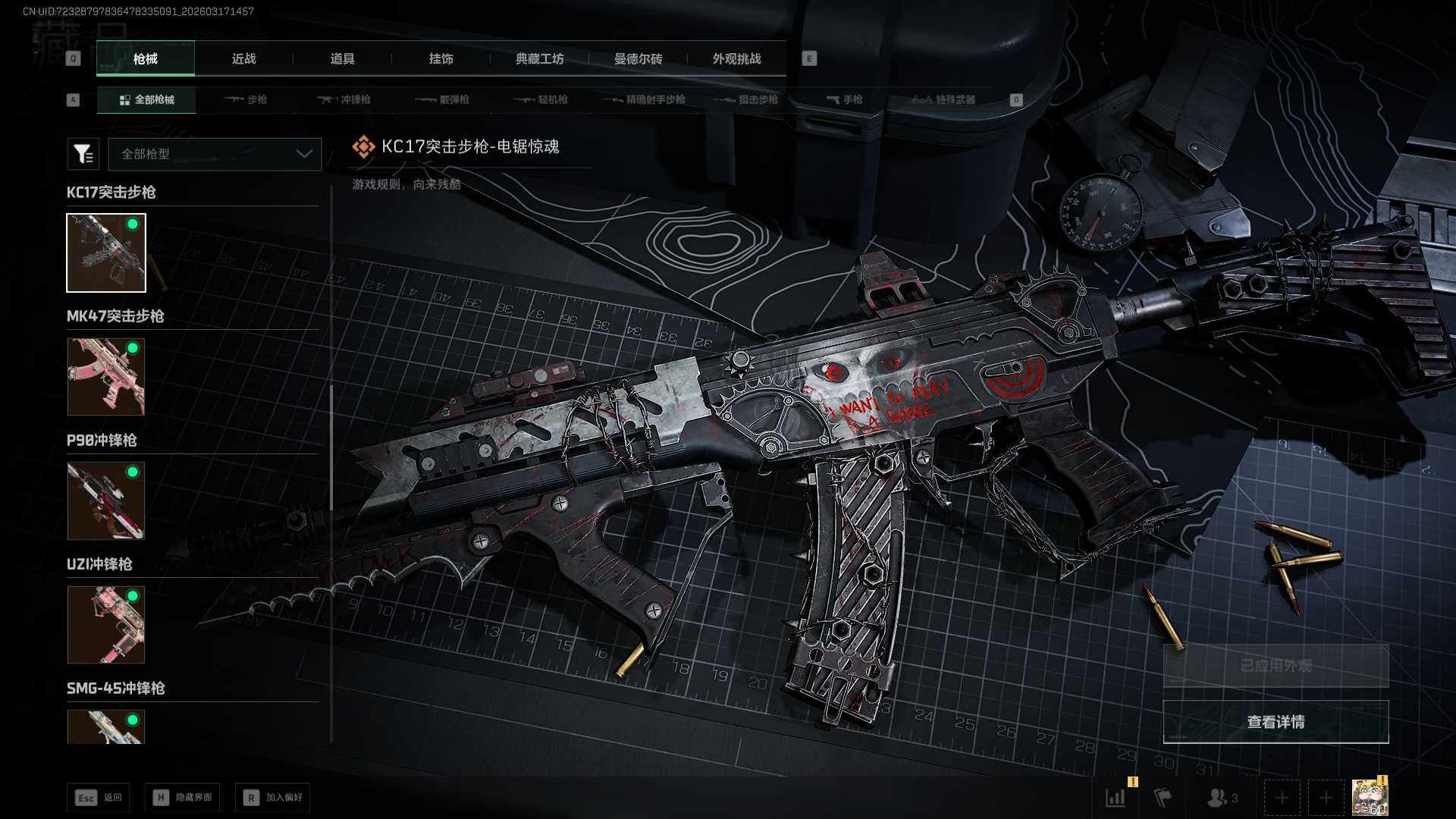This screenshot has height=819, width=1456.
Task: Open the friends list icon
Action: point(1220,798)
